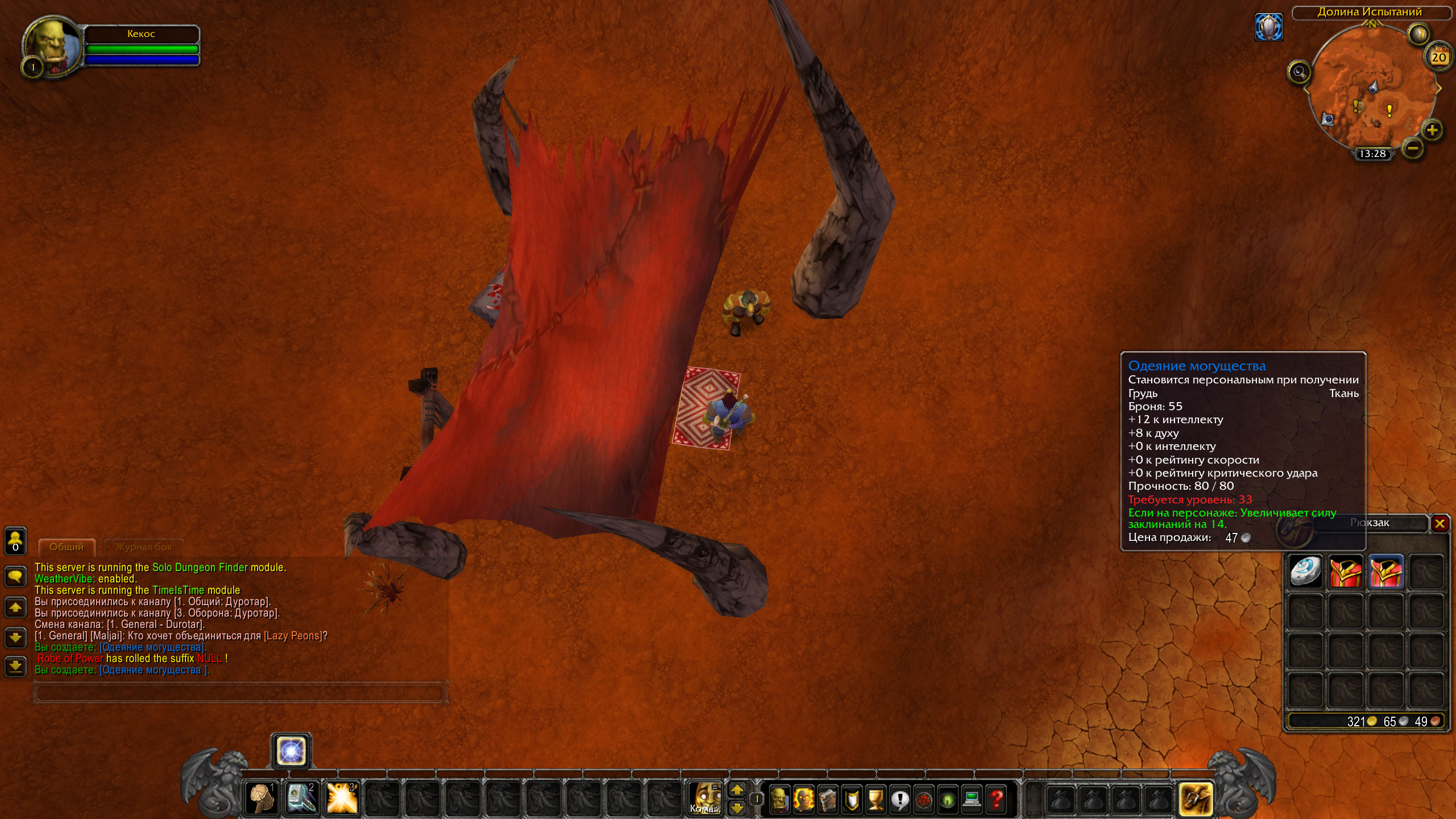Open the Общий chat tab

coord(67,547)
